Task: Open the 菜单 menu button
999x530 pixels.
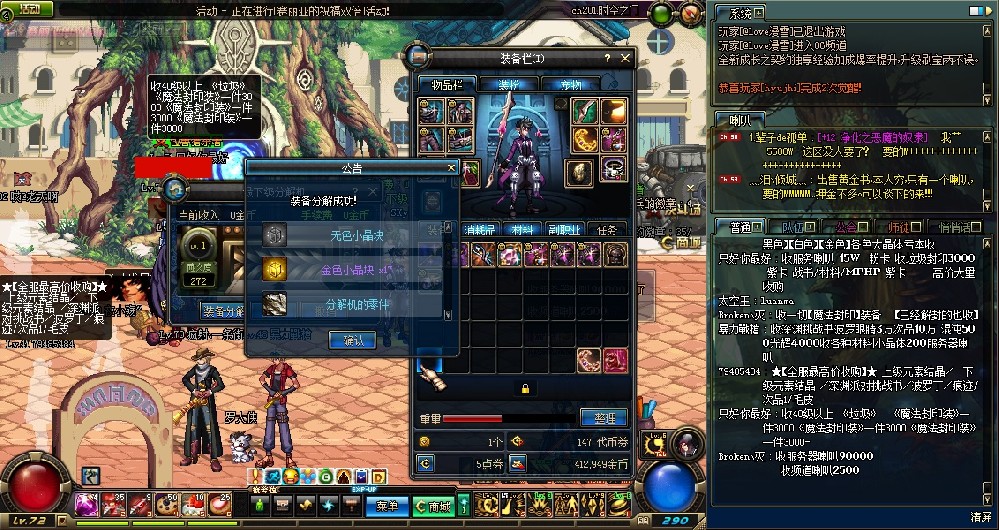Action: coord(387,506)
